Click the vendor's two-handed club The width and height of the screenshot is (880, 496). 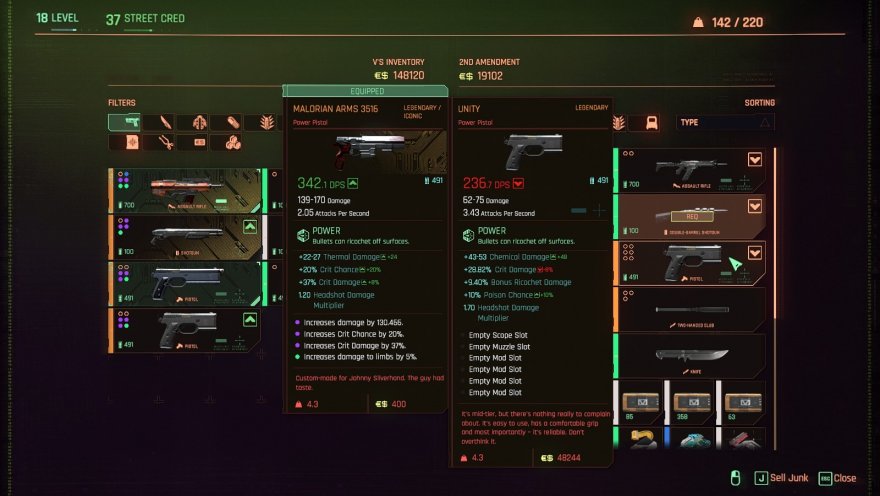(x=690, y=309)
